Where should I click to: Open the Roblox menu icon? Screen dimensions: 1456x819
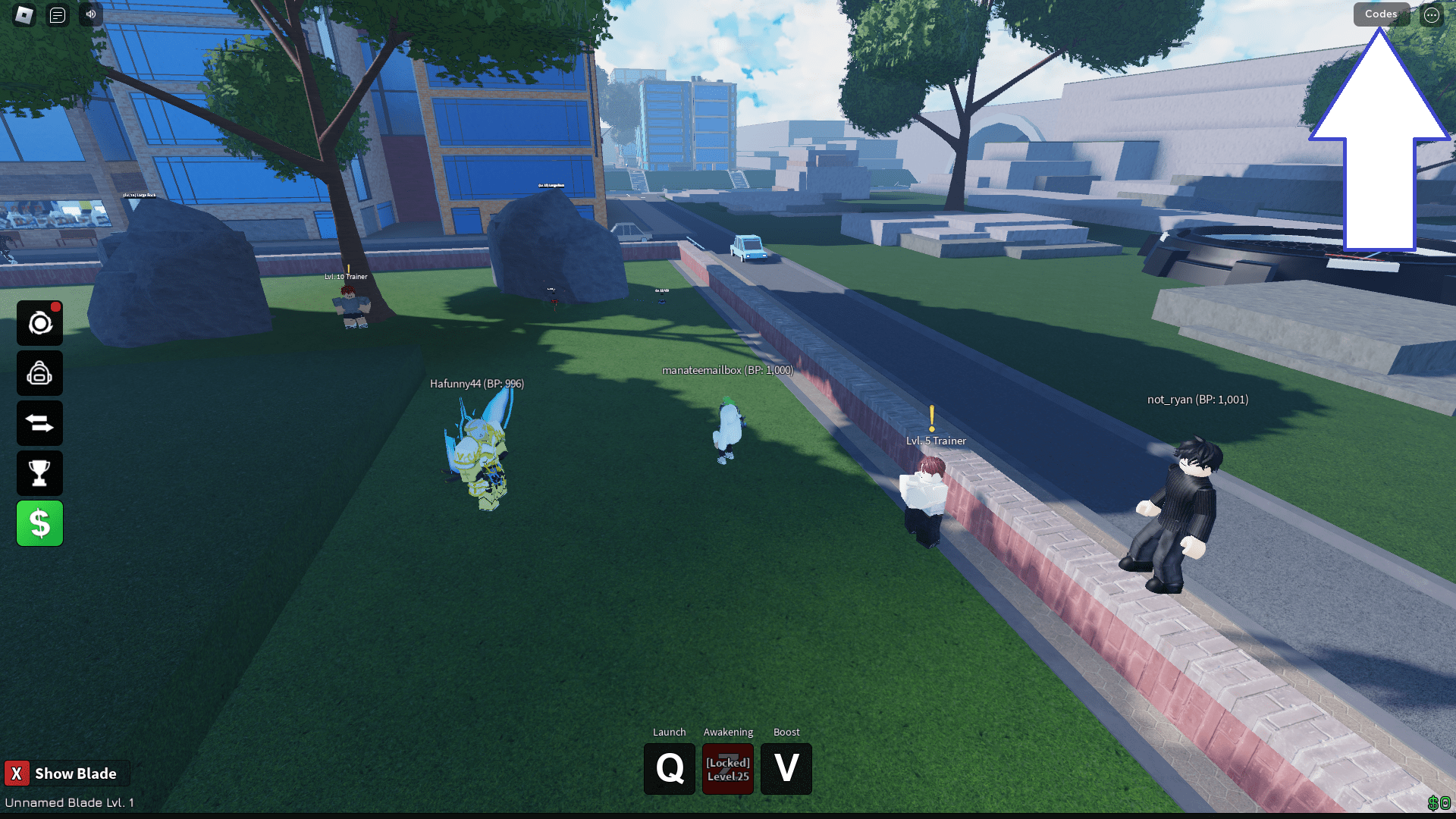[23, 14]
